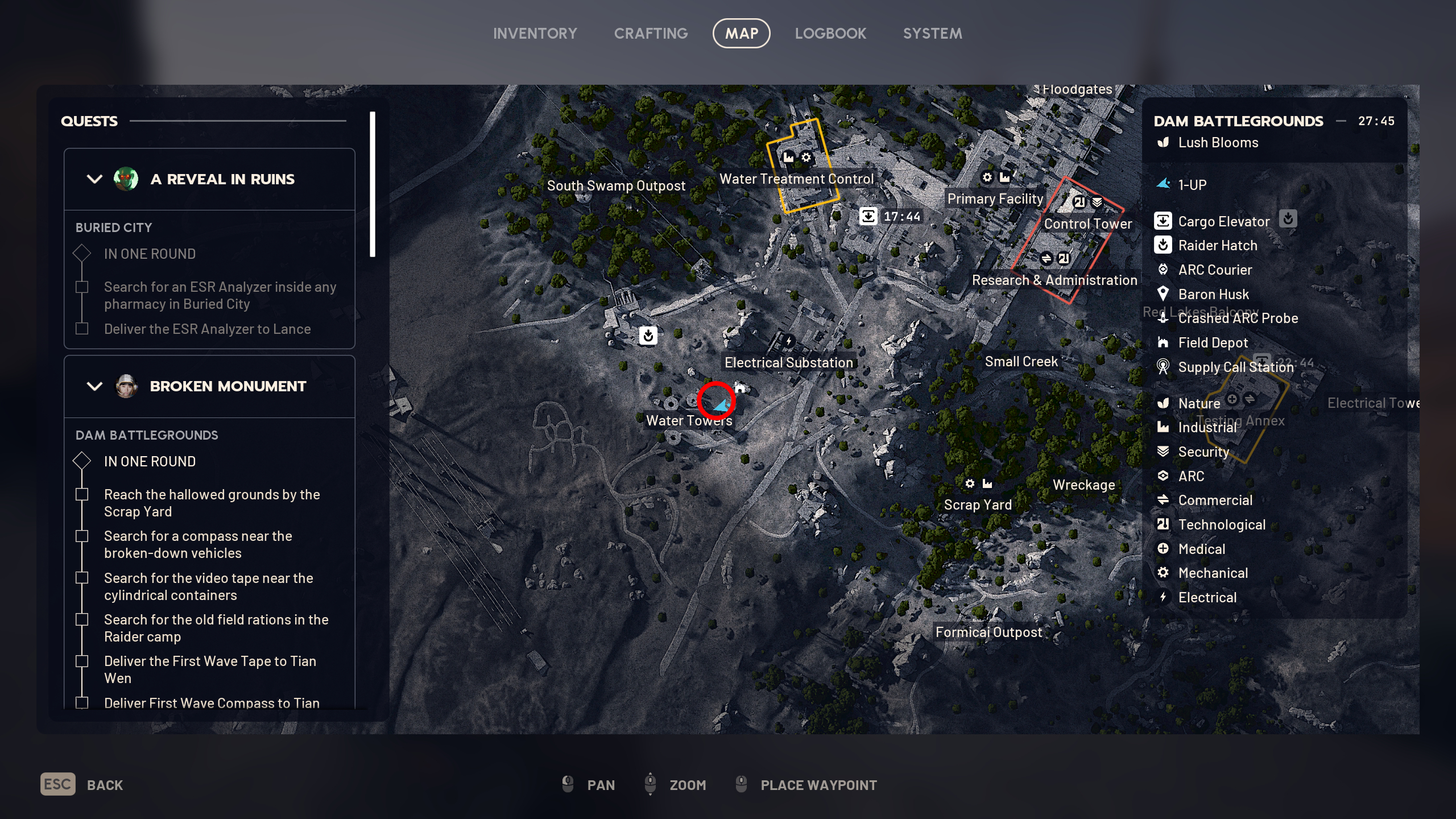Click the Raider Hatch icon west of Electrical Substation
This screenshot has height=819, width=1456.
tap(648, 336)
